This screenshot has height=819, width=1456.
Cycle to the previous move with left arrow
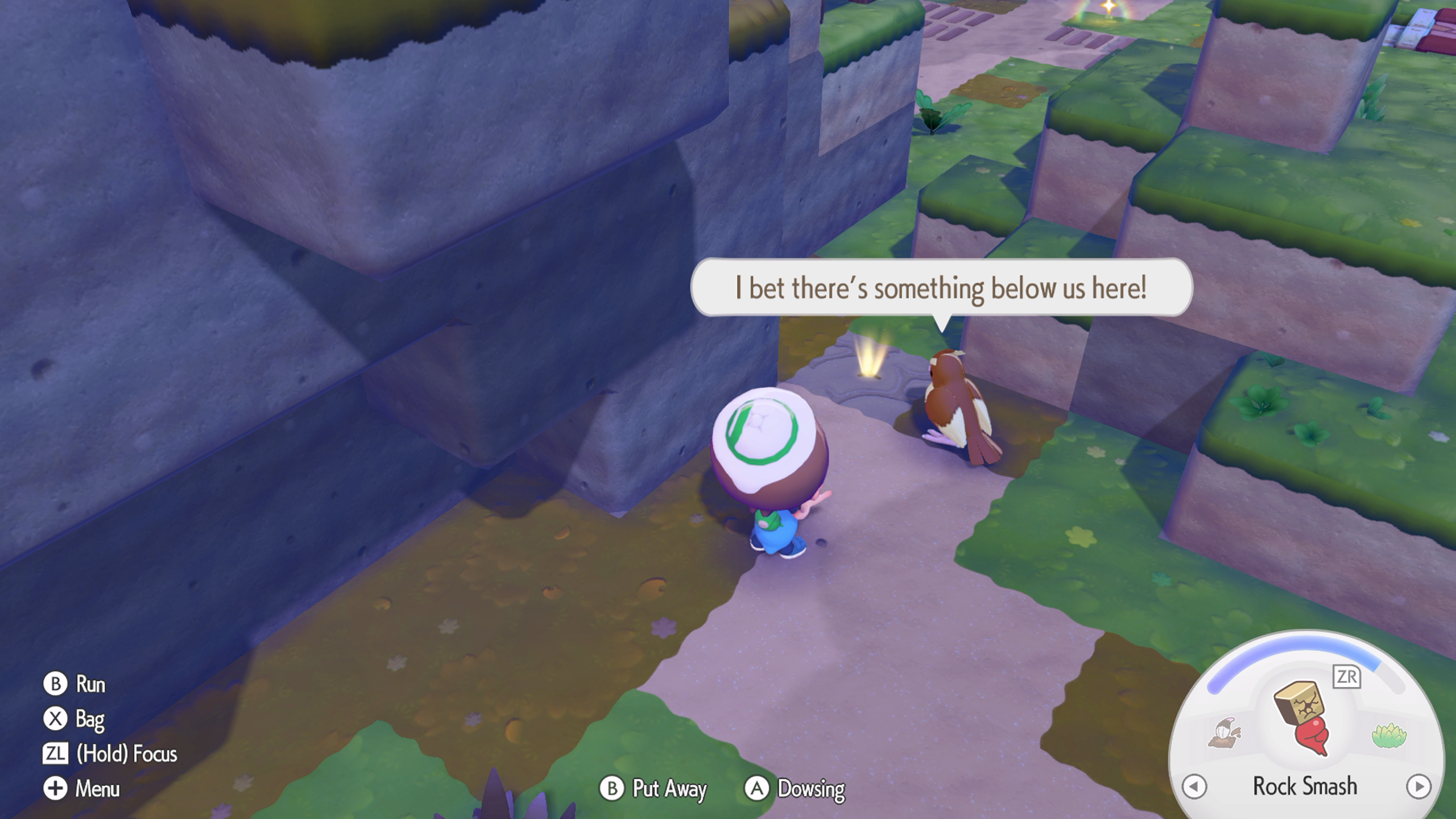pyautogui.click(x=1194, y=787)
